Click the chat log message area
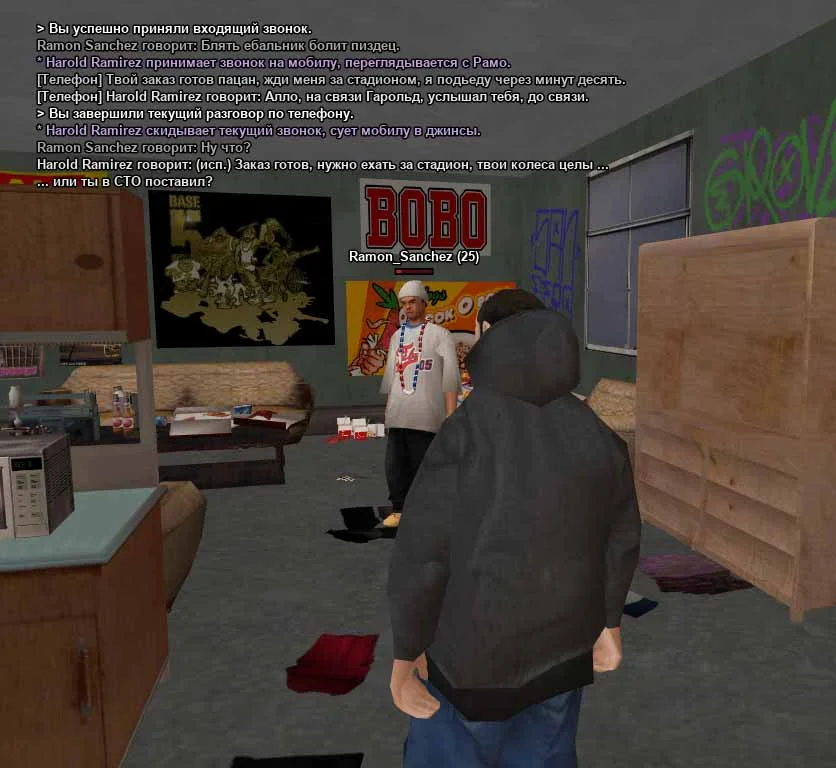The width and height of the screenshot is (836, 768). click(330, 105)
